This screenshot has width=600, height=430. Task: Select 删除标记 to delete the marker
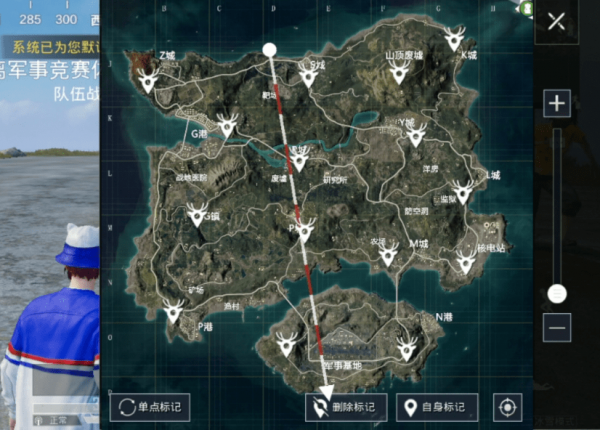(x=345, y=407)
